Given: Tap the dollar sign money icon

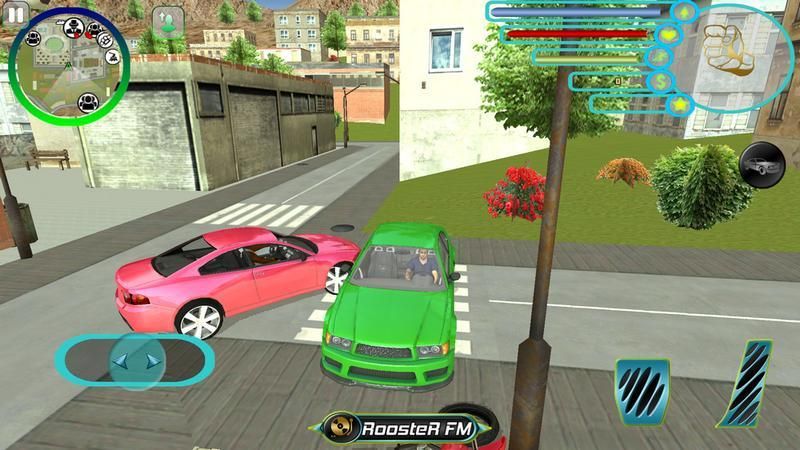Looking at the screenshot, I should point(658,80).
